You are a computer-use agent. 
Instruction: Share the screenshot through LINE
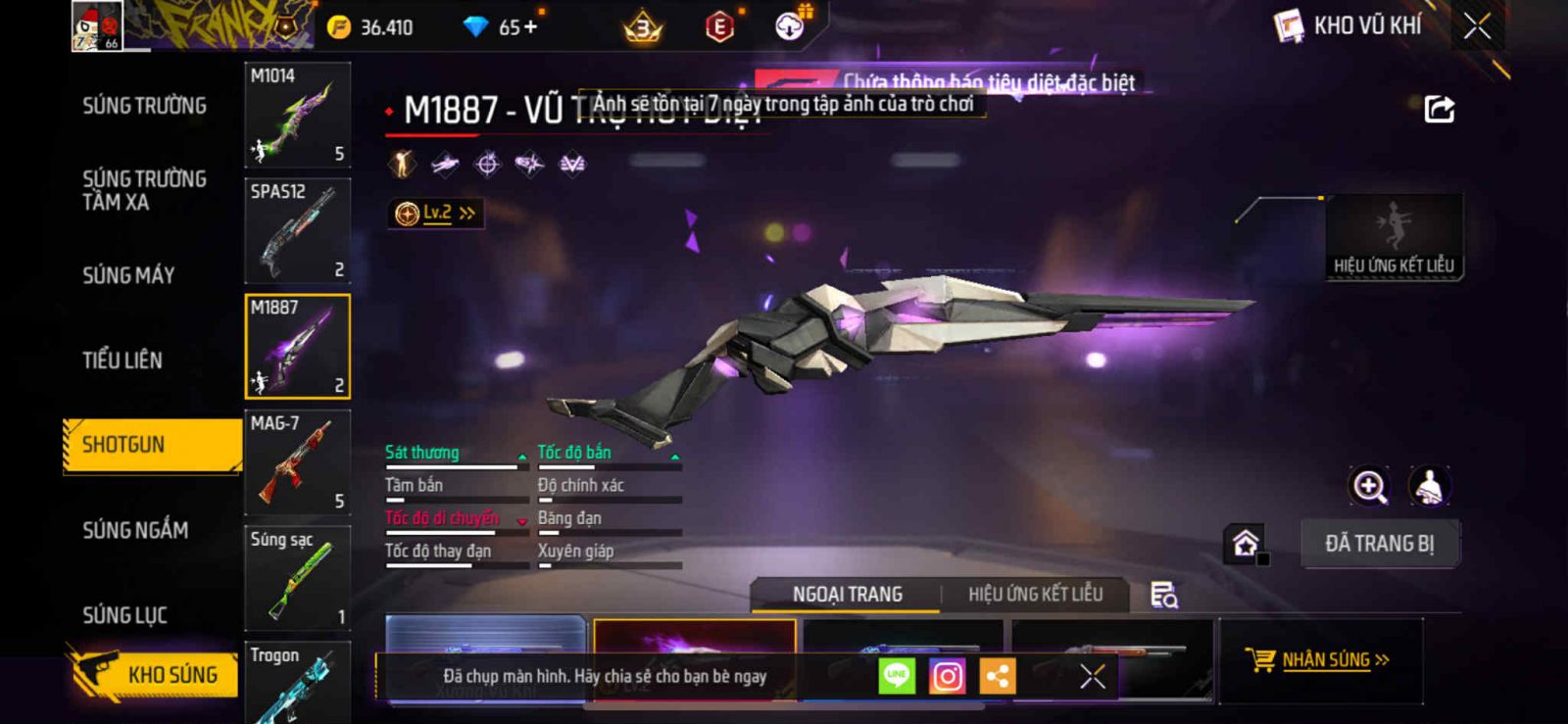pos(897,676)
